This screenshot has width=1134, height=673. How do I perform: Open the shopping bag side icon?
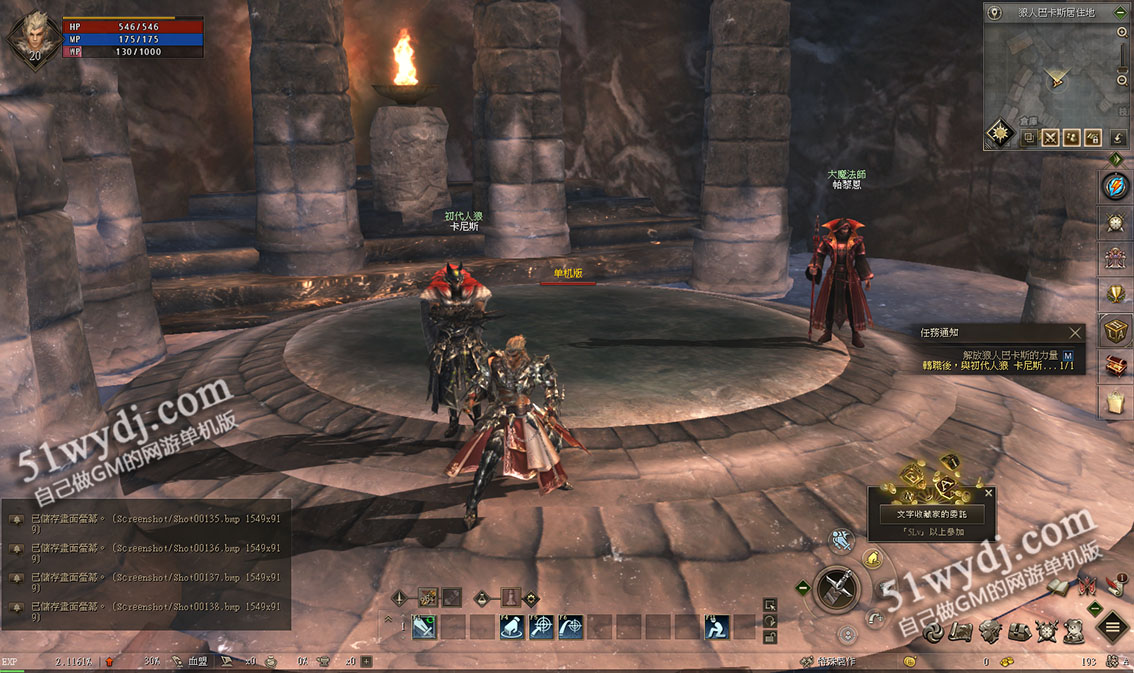pos(1116,402)
